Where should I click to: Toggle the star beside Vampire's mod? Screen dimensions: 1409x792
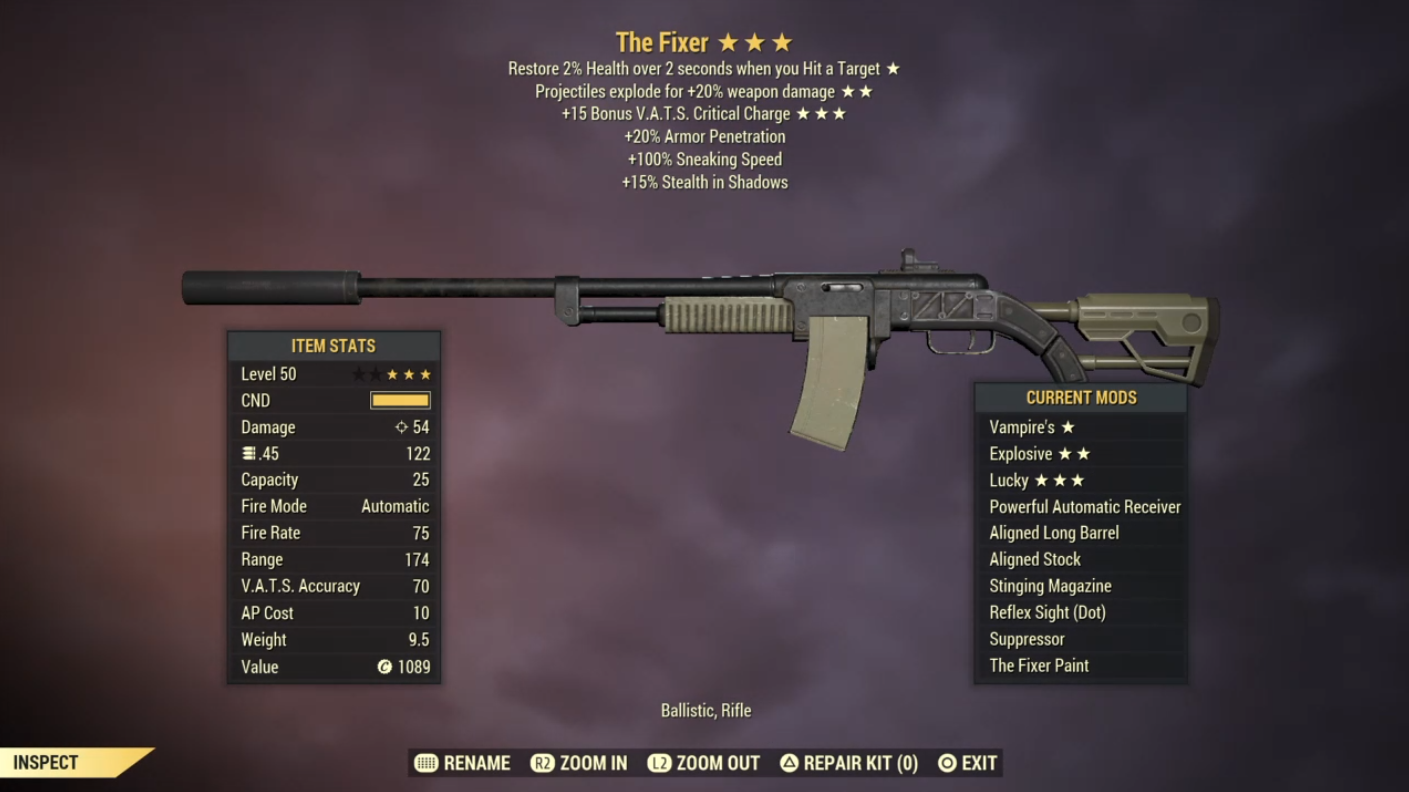1069,427
